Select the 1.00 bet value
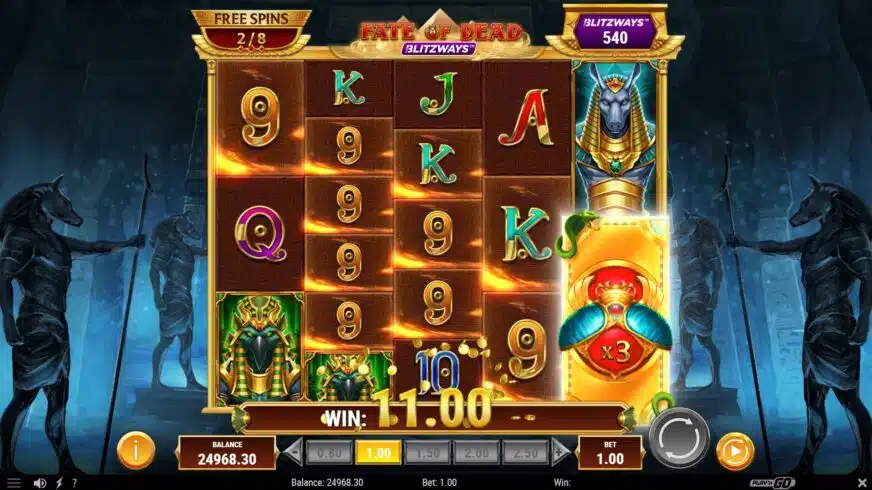The height and width of the screenshot is (490, 872). tap(378, 452)
